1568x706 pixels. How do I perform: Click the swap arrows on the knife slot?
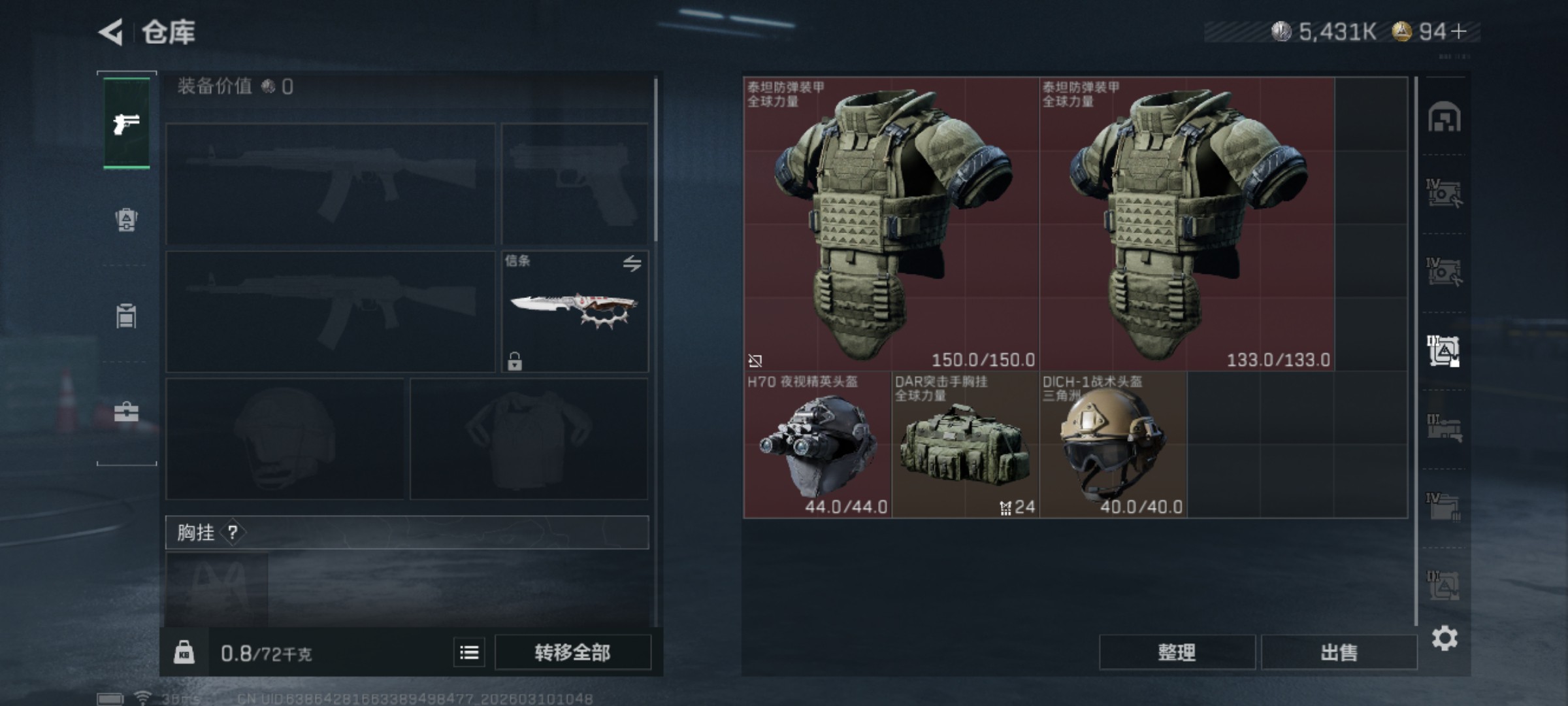[632, 263]
